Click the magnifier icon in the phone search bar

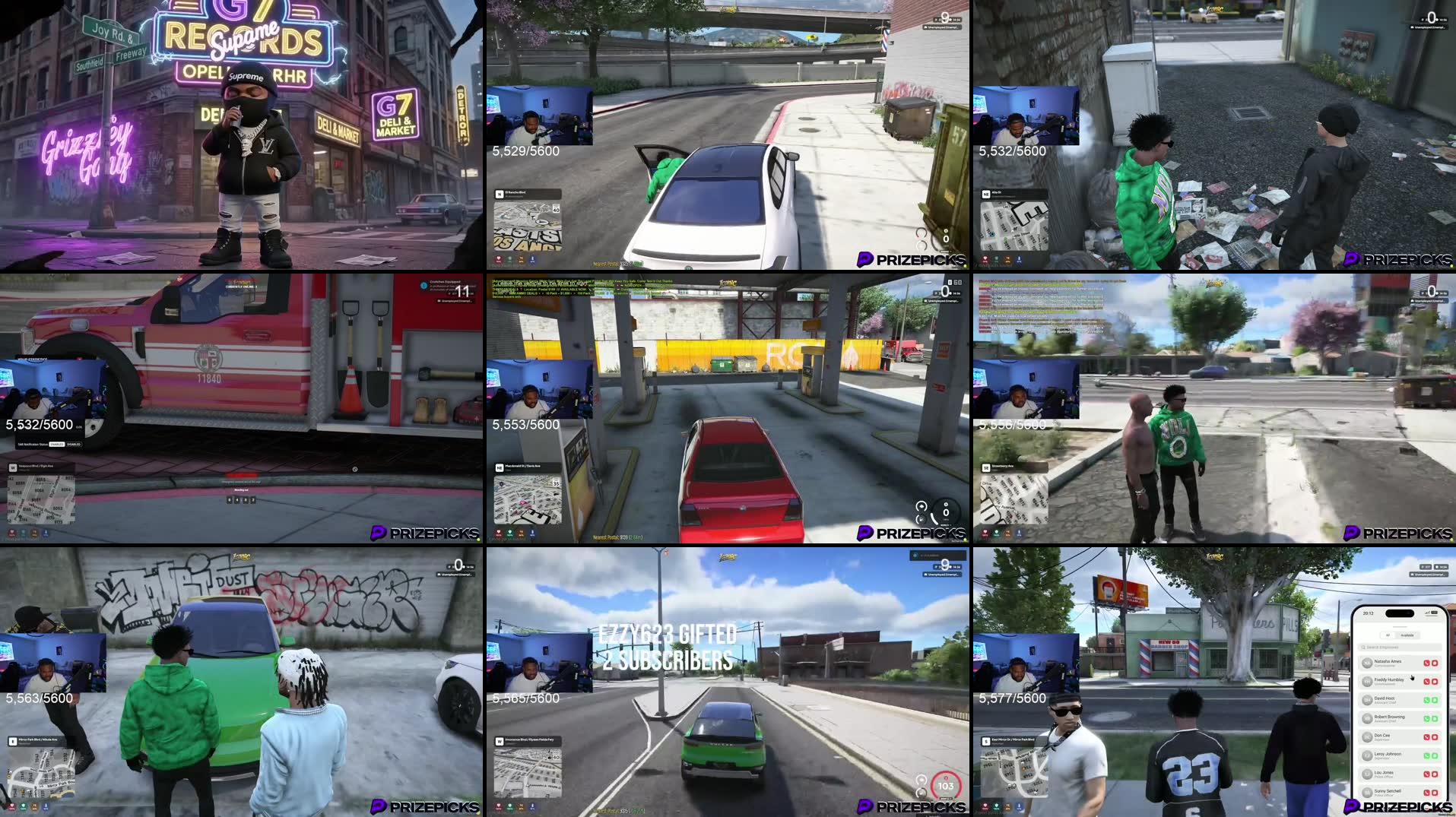click(x=1363, y=648)
